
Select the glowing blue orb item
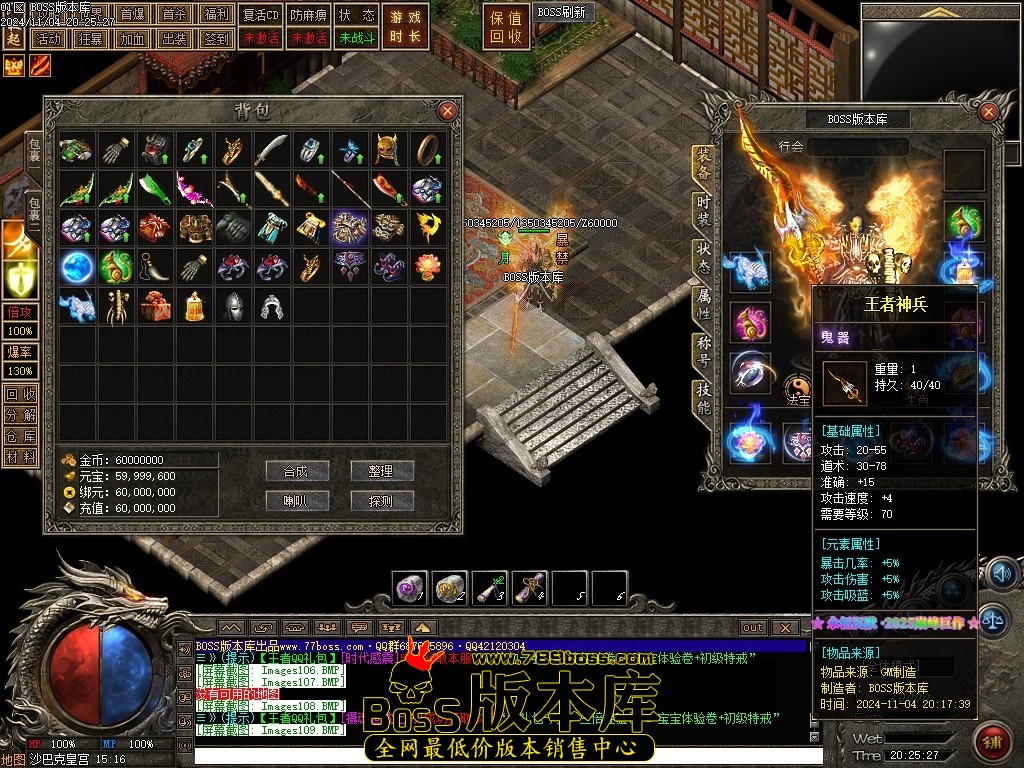click(x=76, y=266)
